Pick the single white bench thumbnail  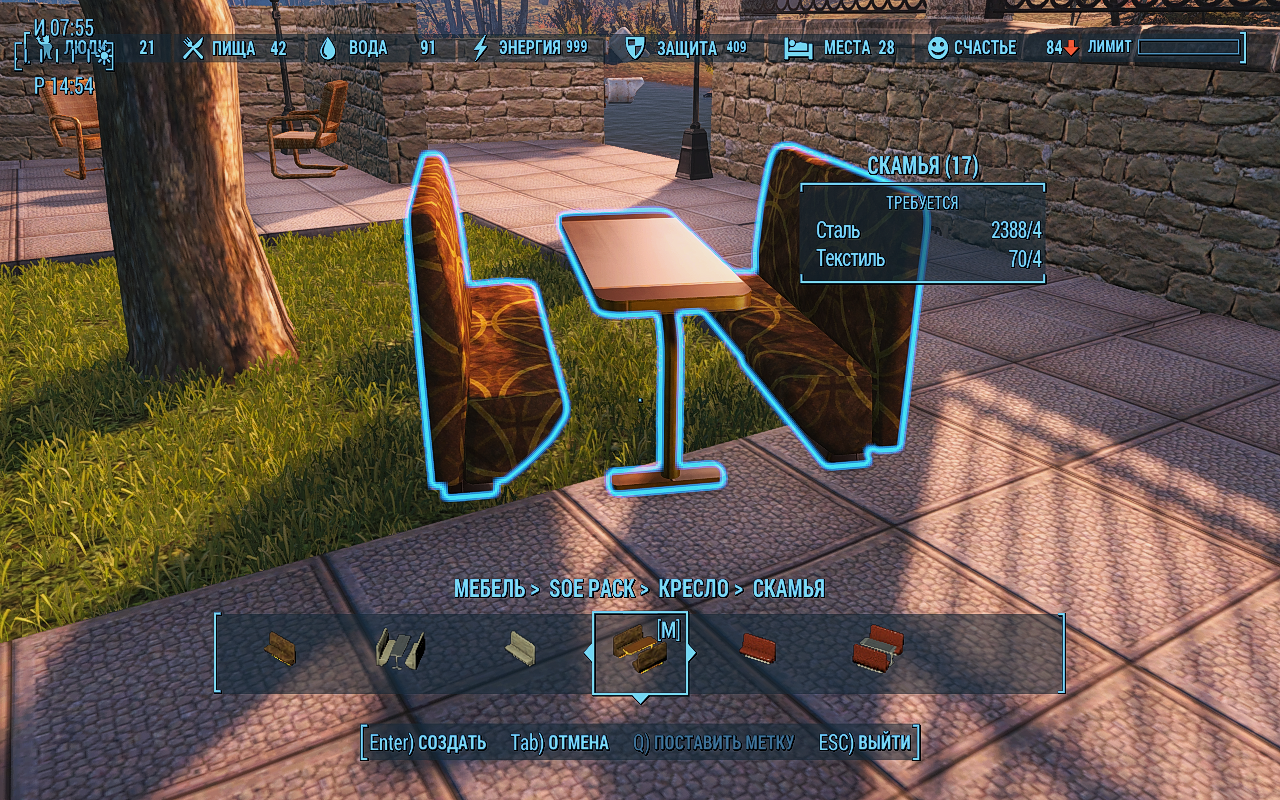click(520, 648)
